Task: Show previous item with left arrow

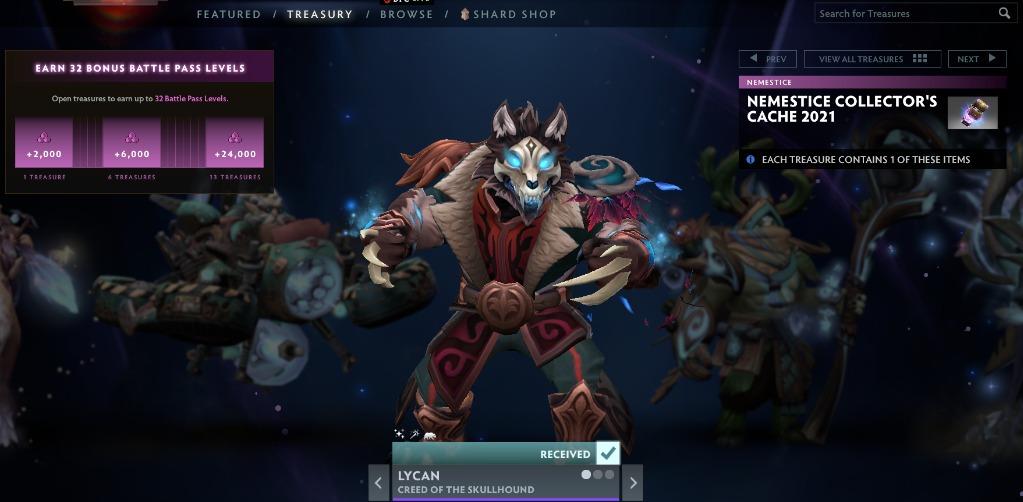Action: click(378, 483)
